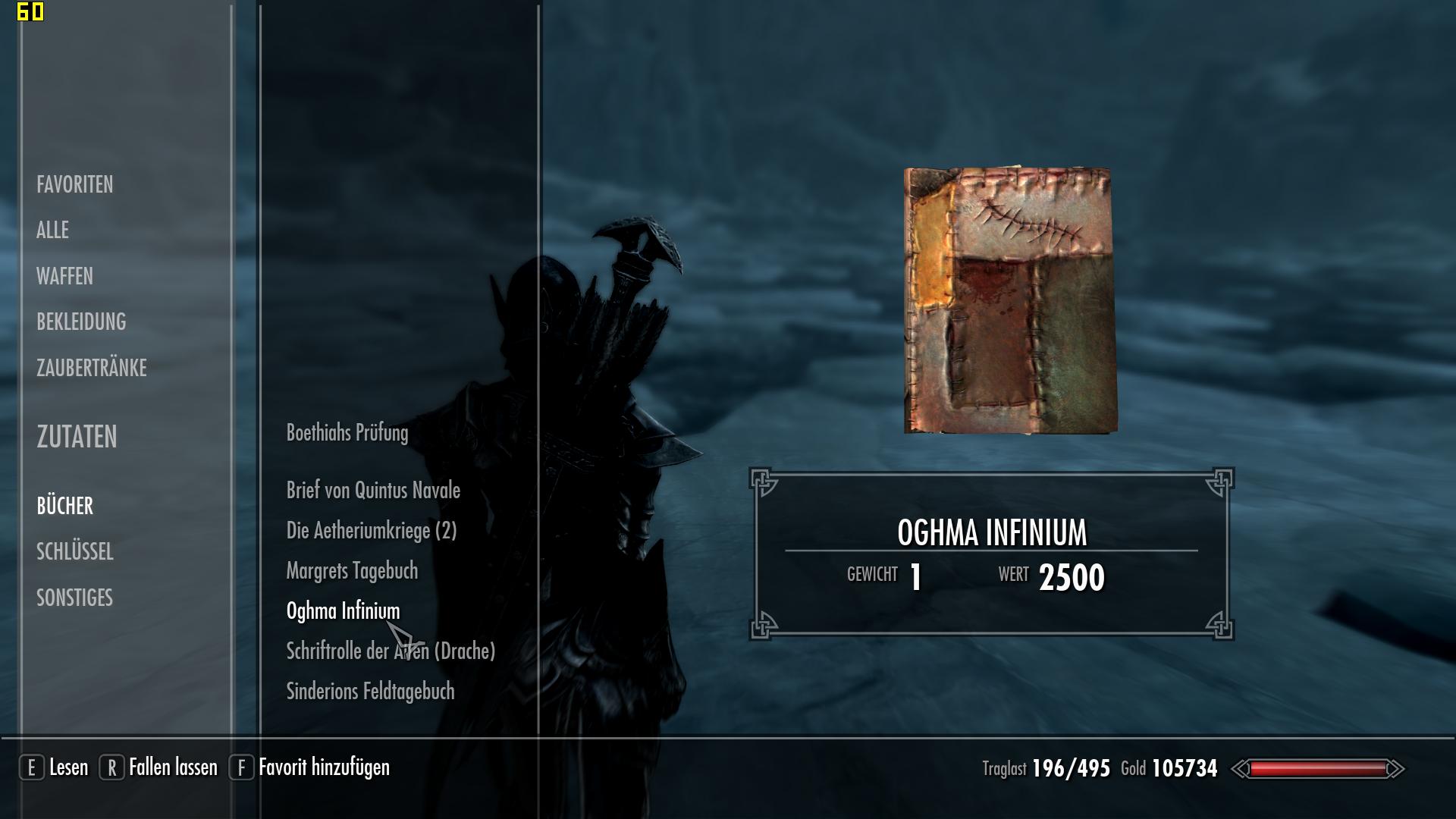Open the Favoriten category
The width and height of the screenshot is (1456, 819).
(x=74, y=184)
